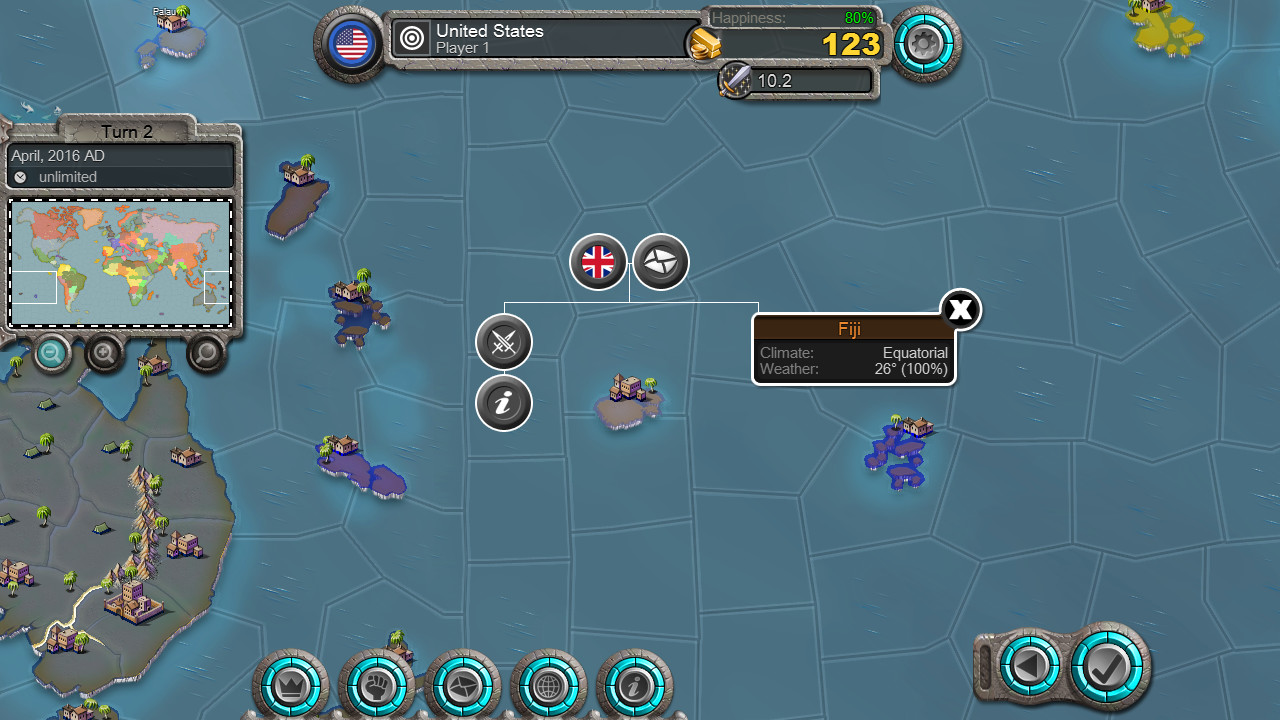This screenshot has width=1280, height=720.
Task: Click the United States flag emblem
Action: 351,43
